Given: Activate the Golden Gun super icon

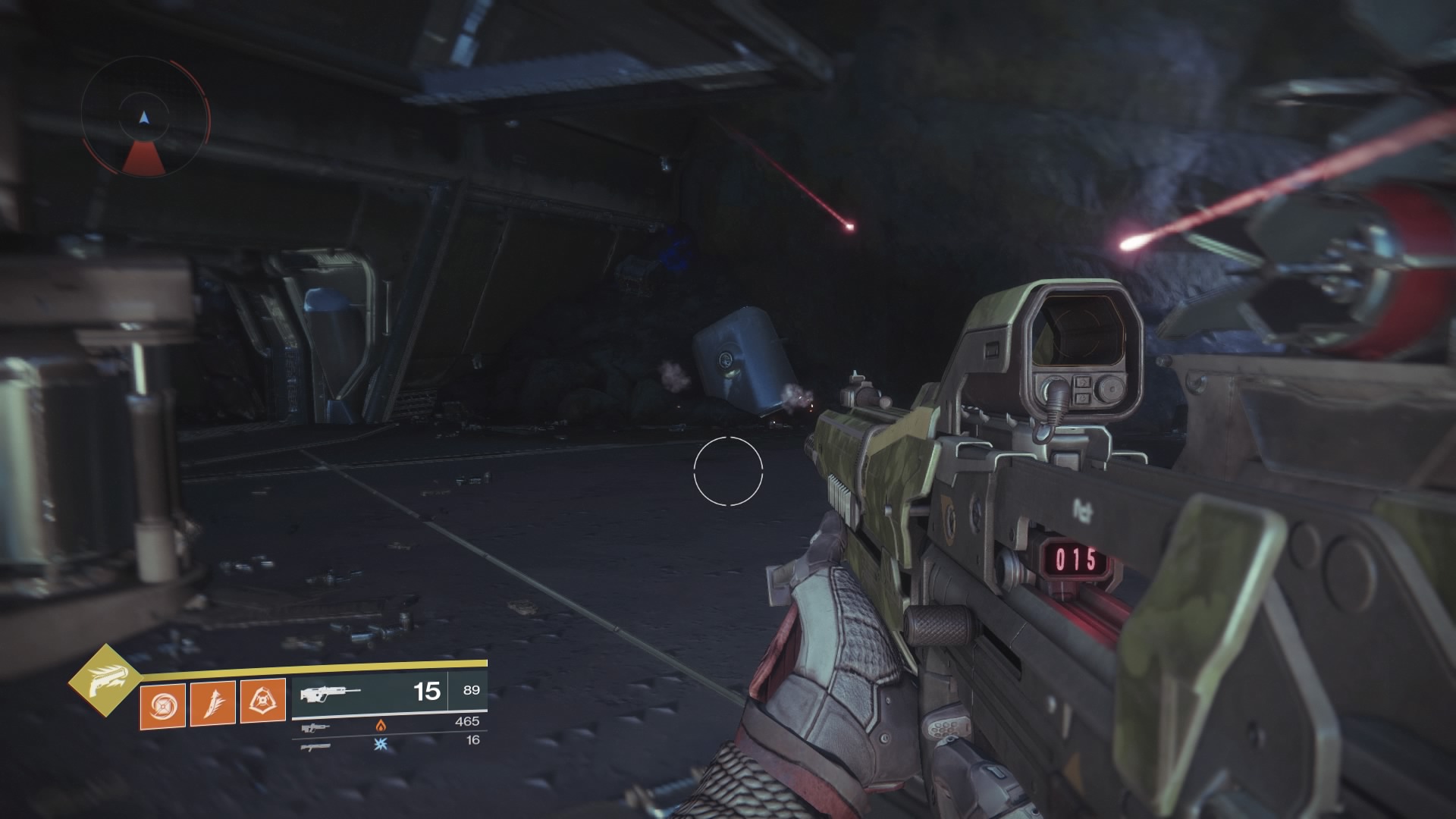Looking at the screenshot, I should tap(105, 682).
